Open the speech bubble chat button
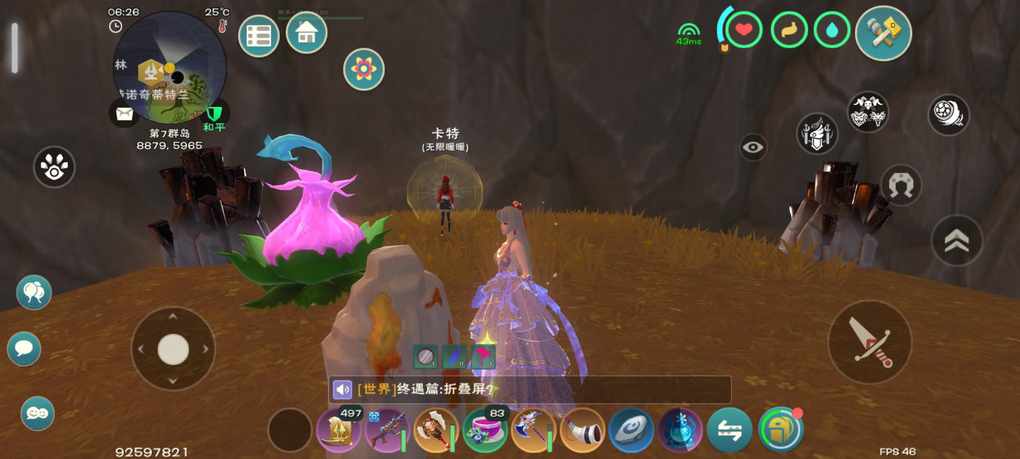This screenshot has width=1020, height=459. tap(24, 349)
